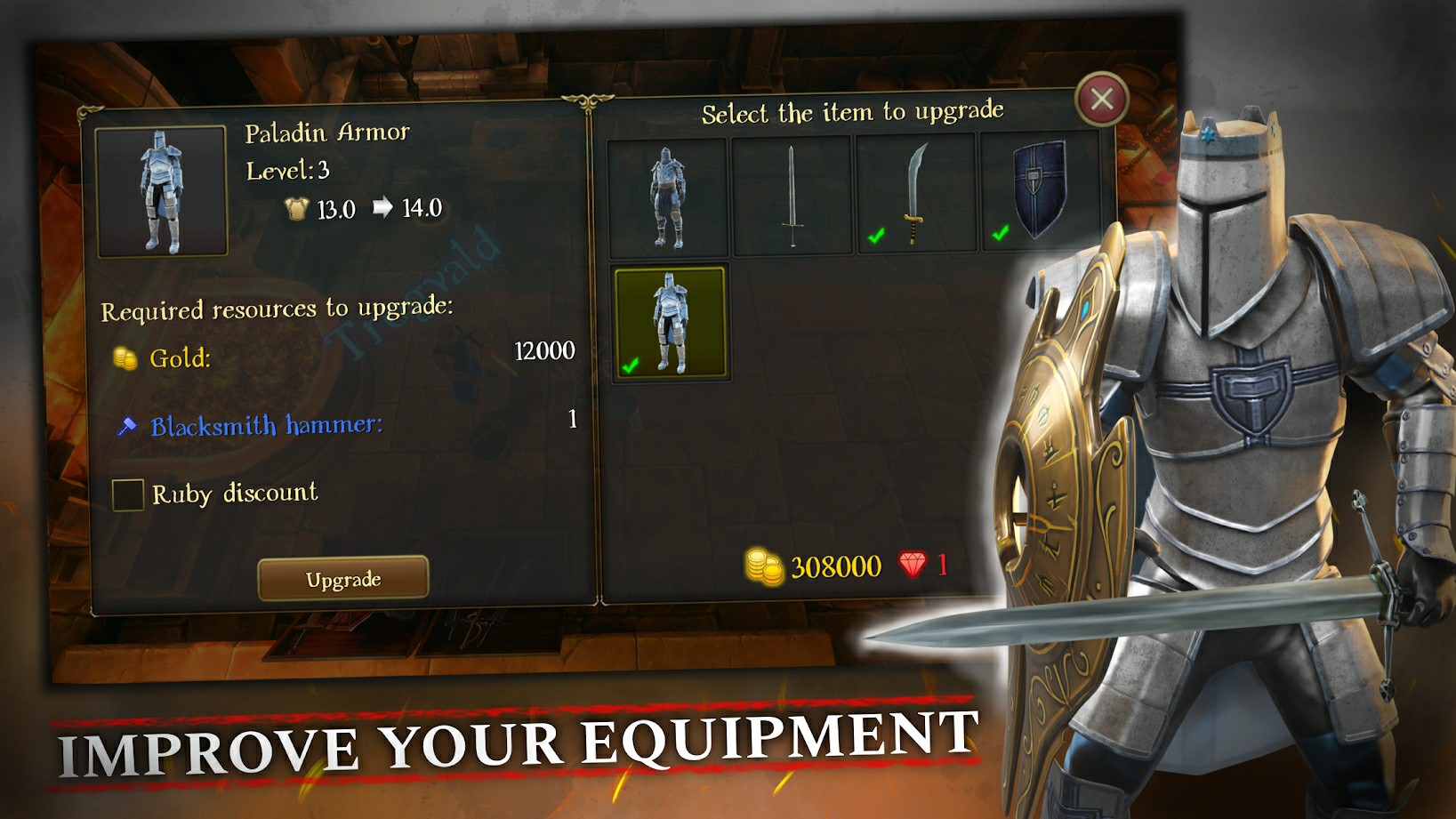Click the upgrade arrow between 13.0 and 14.0
This screenshot has height=819, width=1456.
[x=384, y=208]
